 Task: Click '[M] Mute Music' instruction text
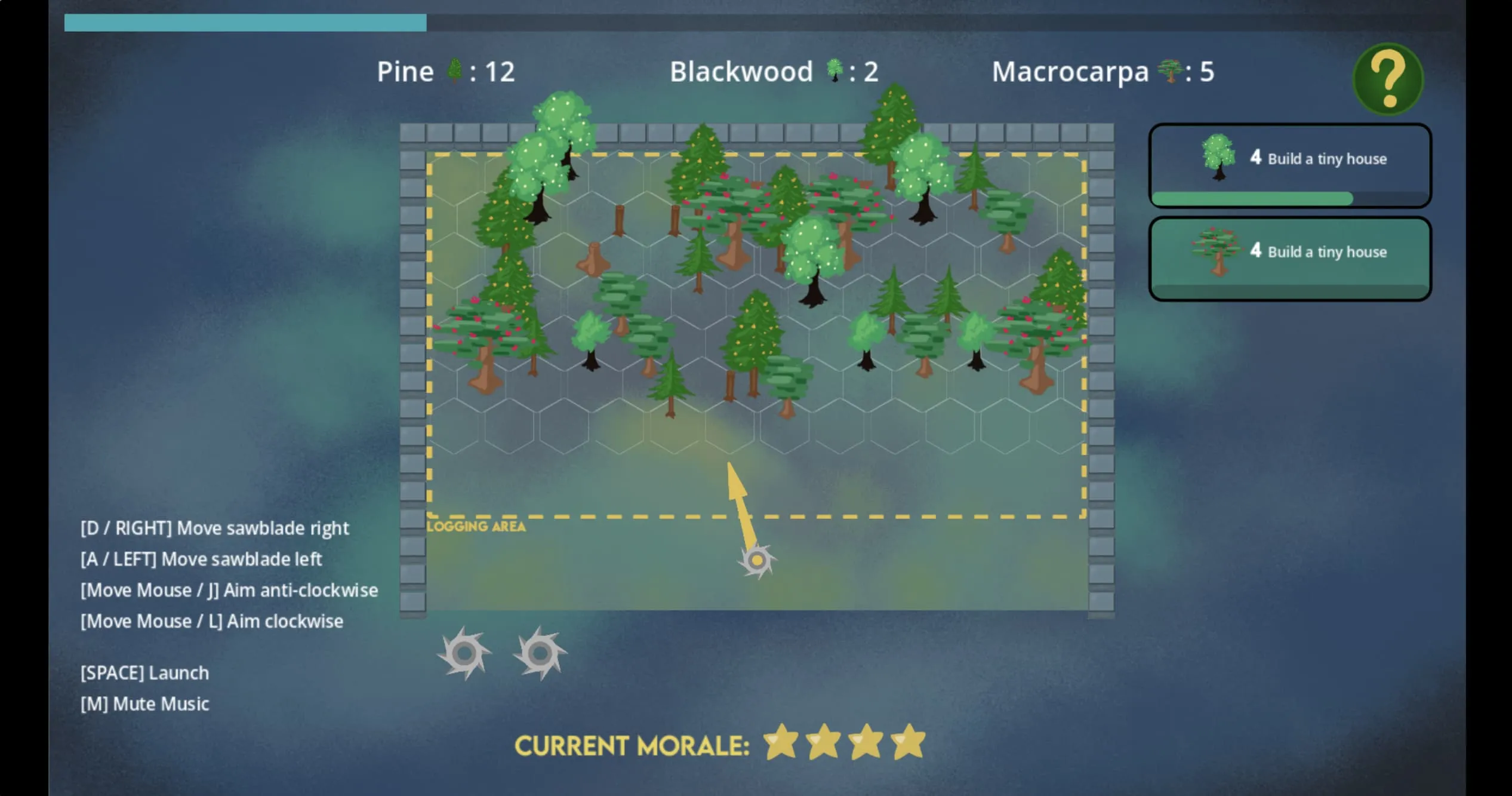(144, 703)
